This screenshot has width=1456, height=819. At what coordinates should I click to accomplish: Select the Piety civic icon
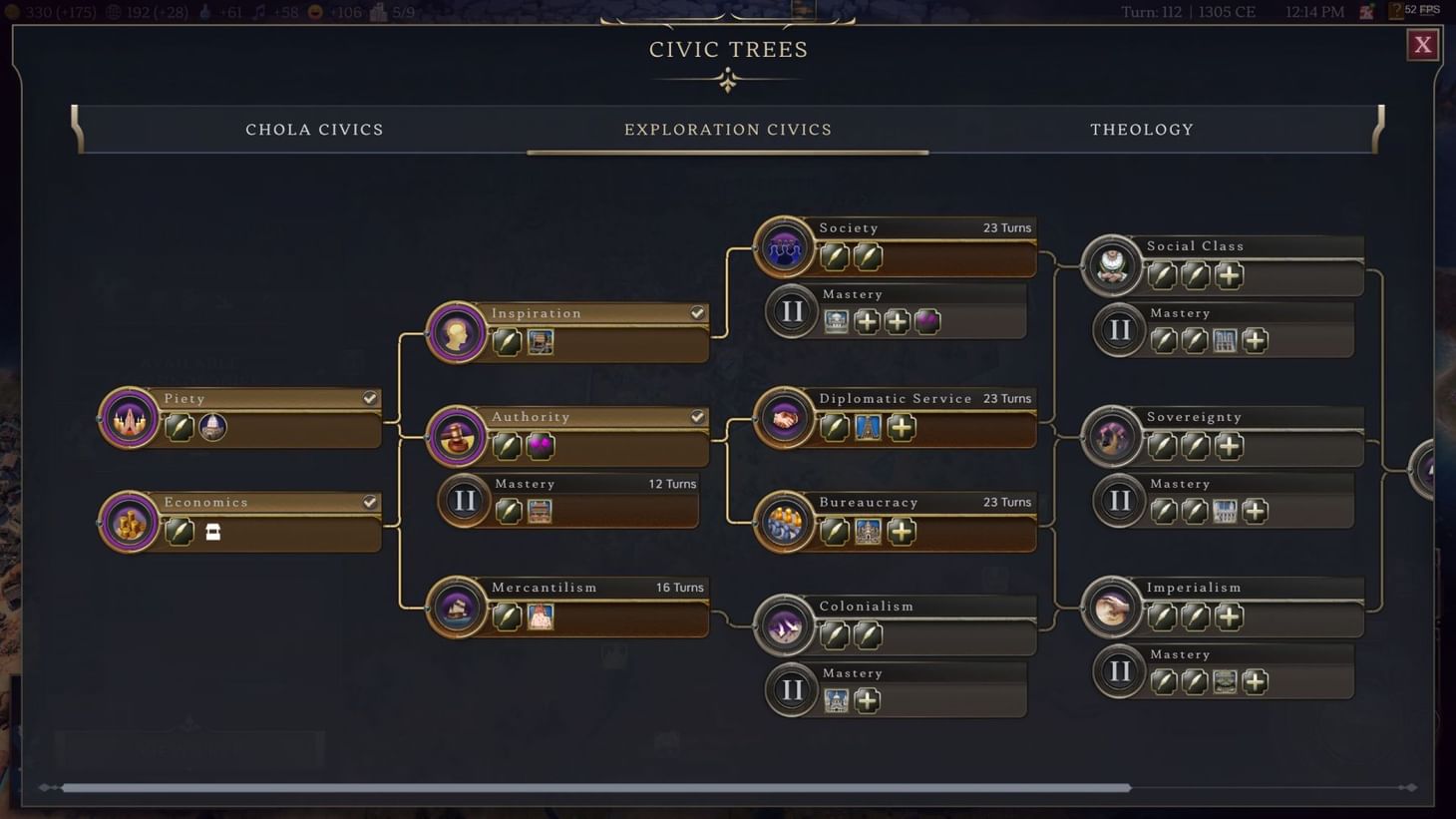[129, 417]
